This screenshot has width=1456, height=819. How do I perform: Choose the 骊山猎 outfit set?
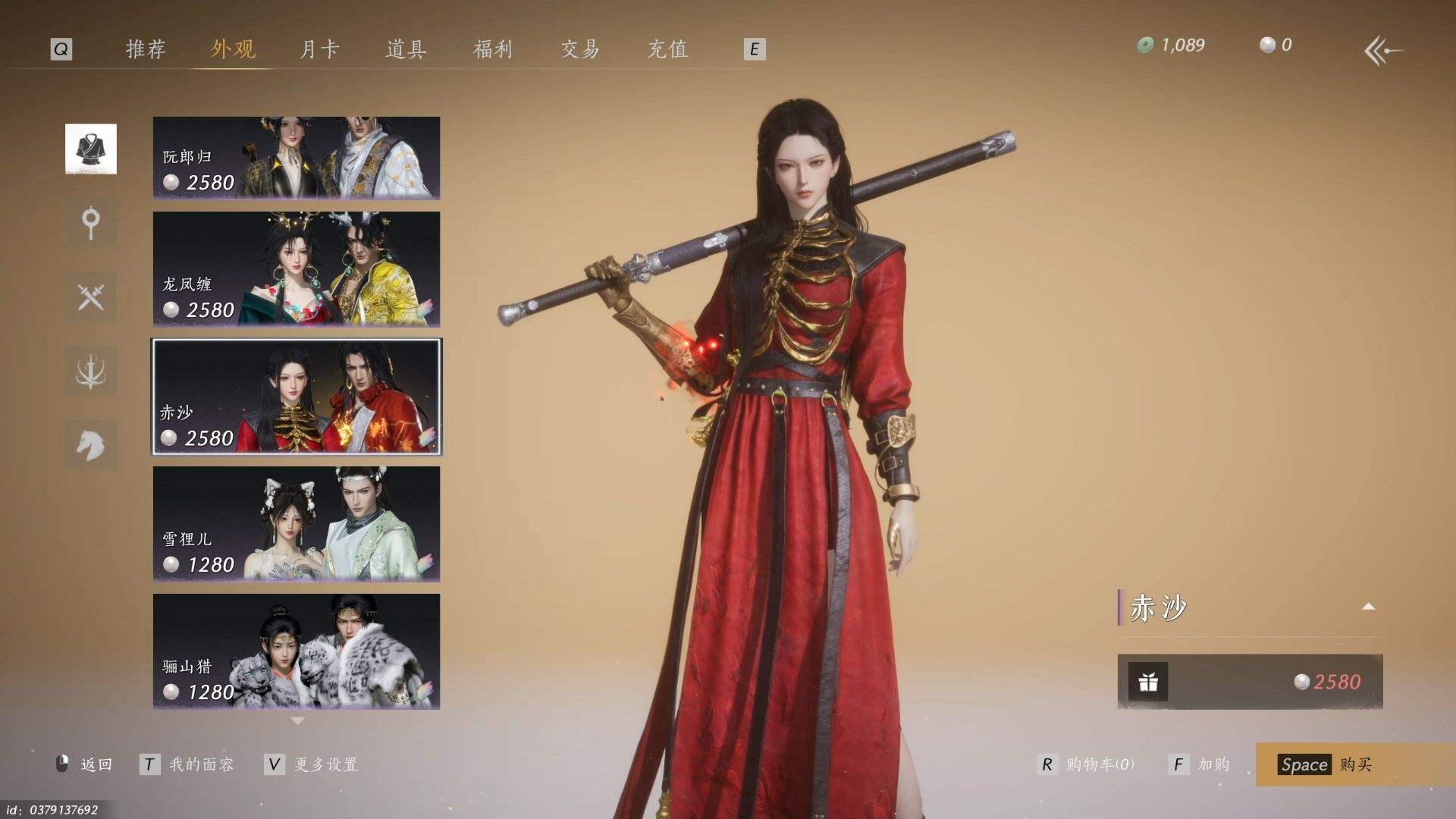tap(297, 651)
